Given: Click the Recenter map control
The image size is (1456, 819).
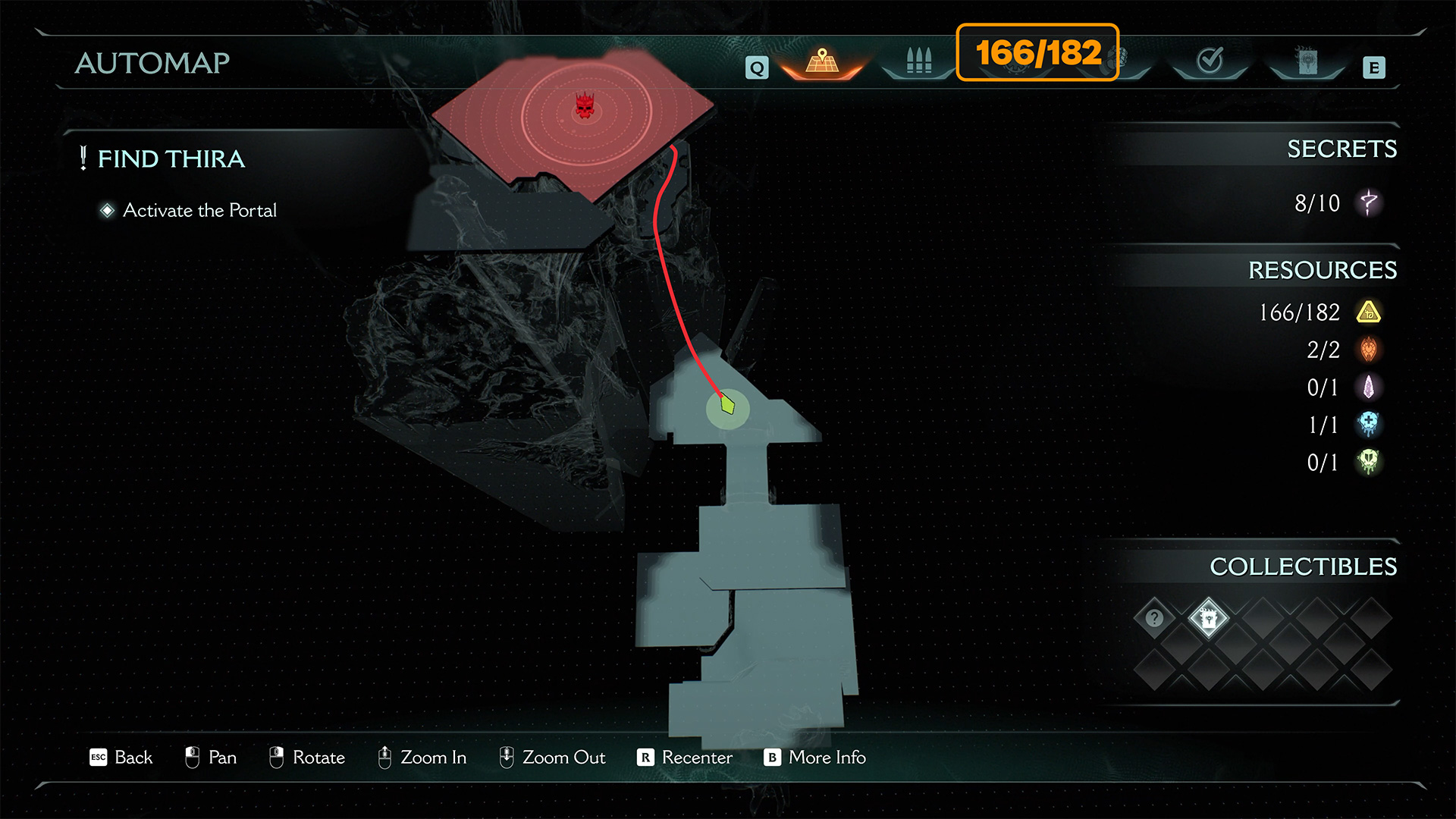Looking at the screenshot, I should coord(686,758).
